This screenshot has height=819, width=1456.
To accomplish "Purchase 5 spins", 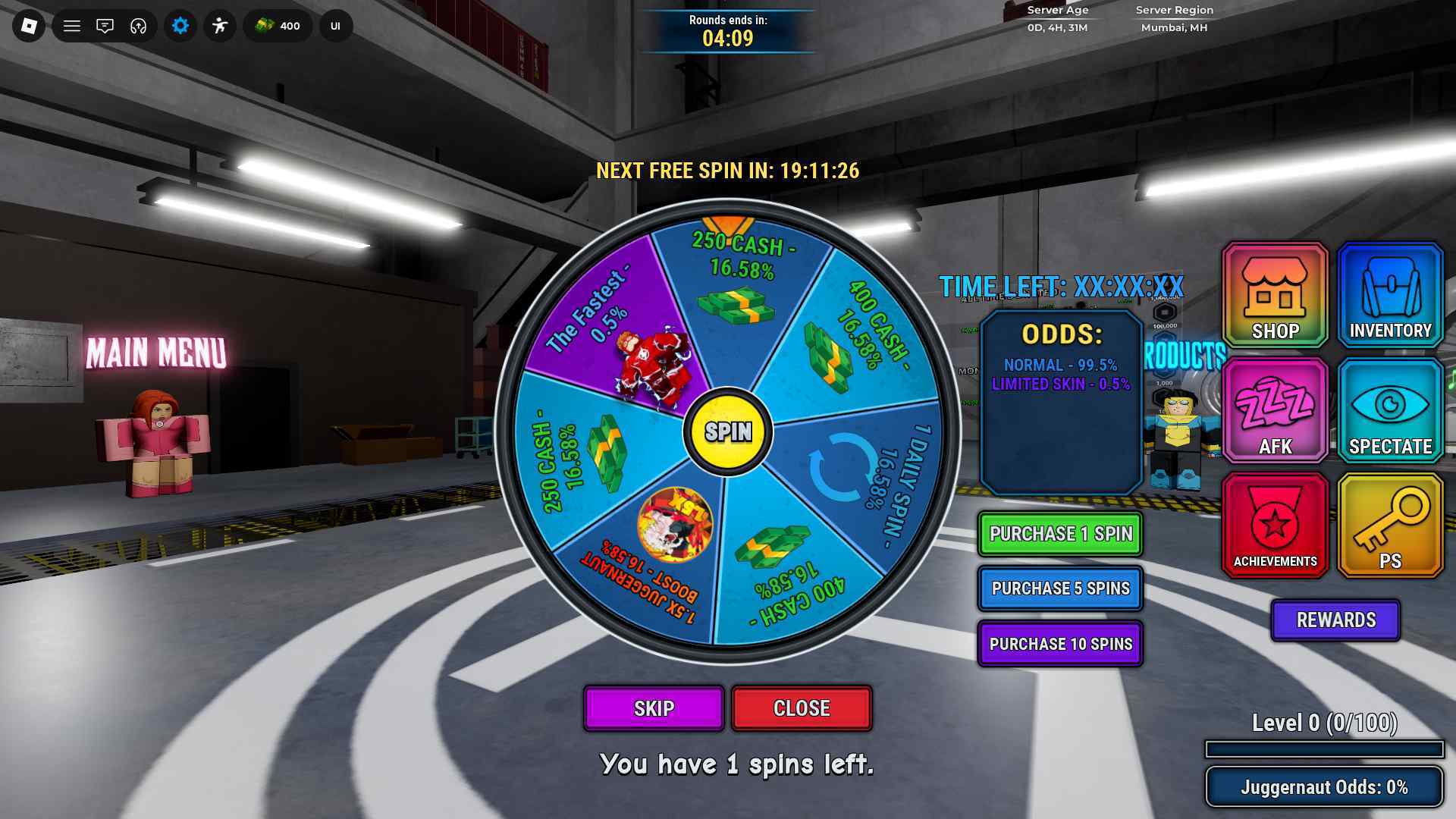I will (x=1059, y=588).
